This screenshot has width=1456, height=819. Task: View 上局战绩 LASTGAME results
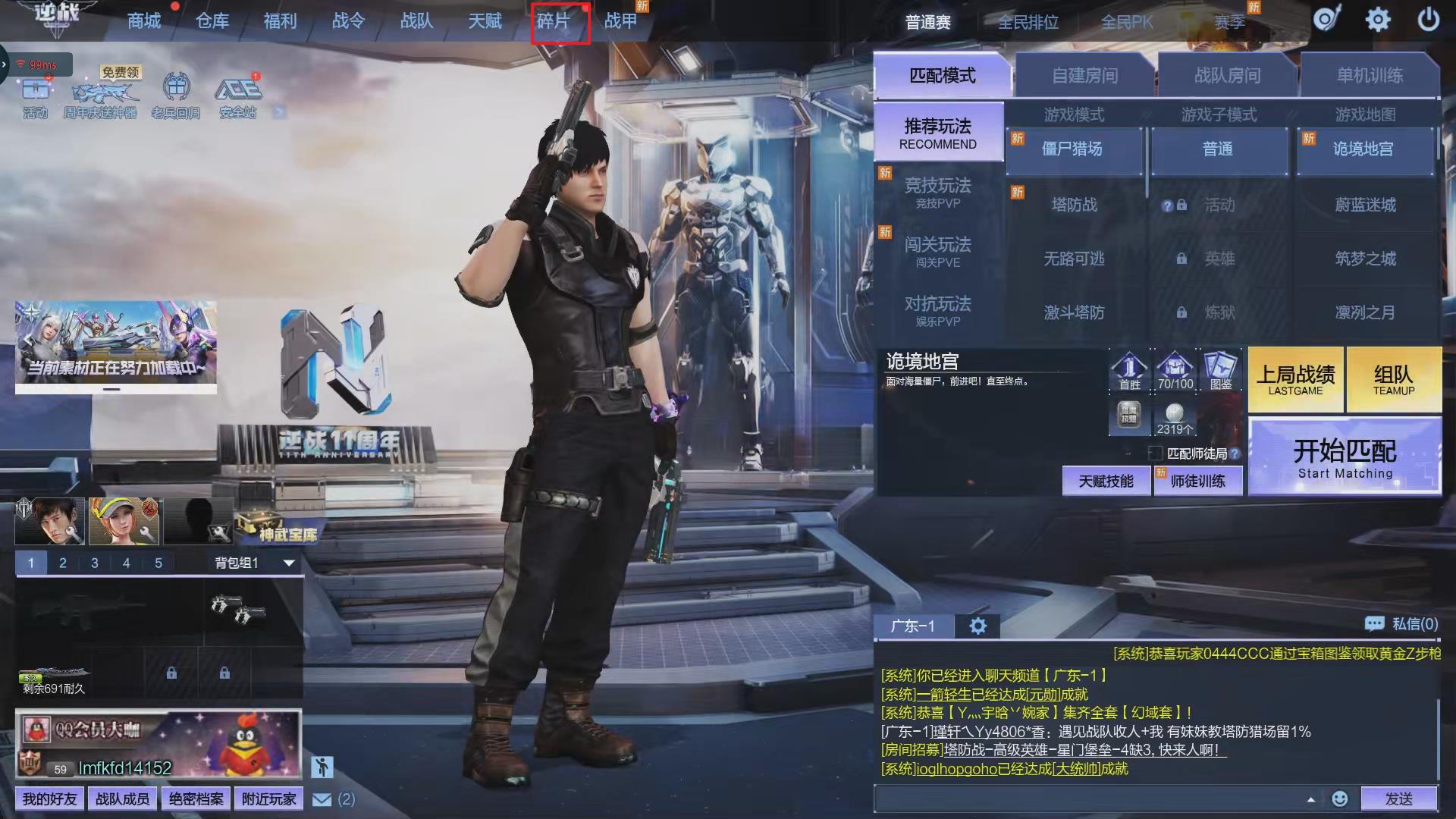(1295, 380)
